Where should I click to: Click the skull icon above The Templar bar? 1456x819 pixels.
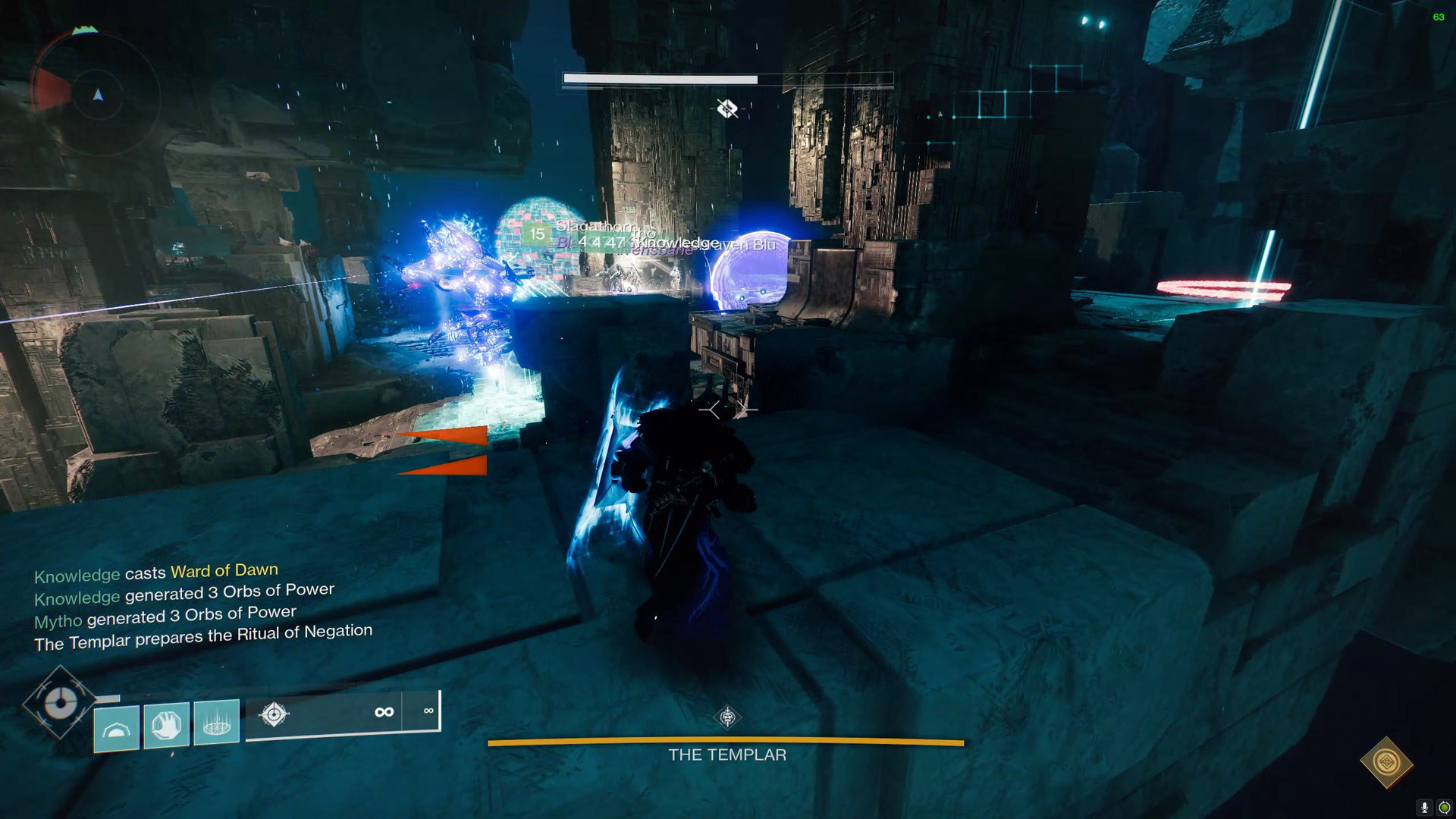click(x=727, y=717)
